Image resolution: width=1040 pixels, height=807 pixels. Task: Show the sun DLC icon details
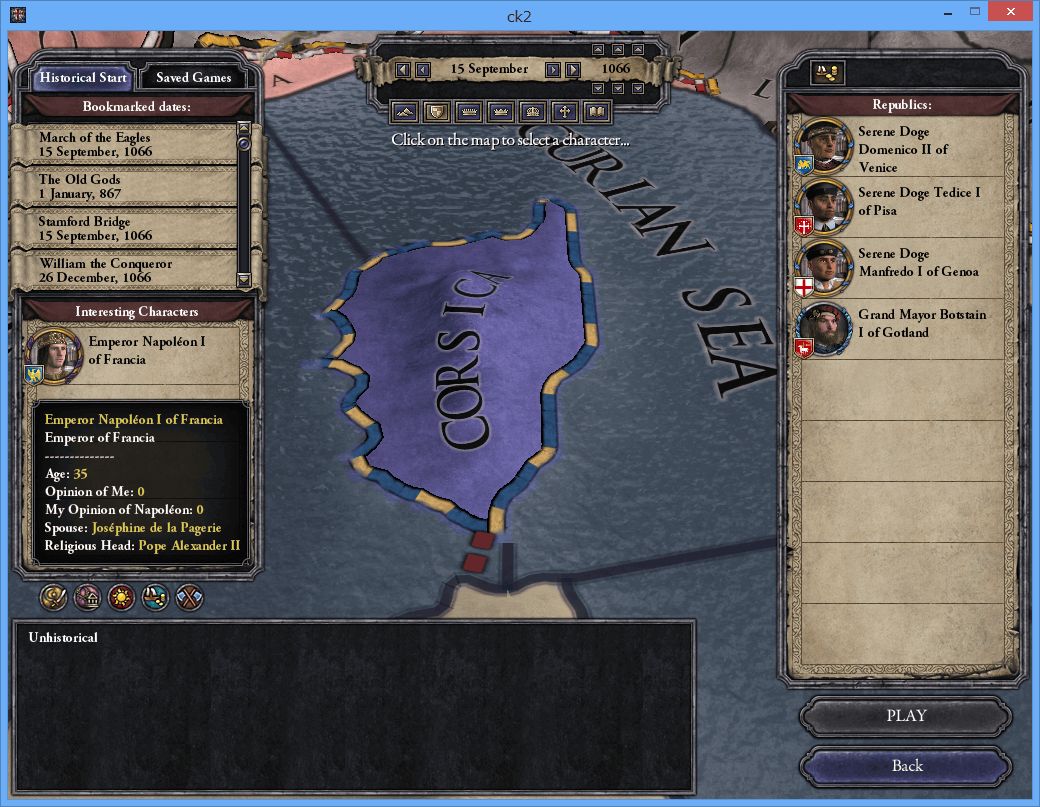pyautogui.click(x=121, y=598)
